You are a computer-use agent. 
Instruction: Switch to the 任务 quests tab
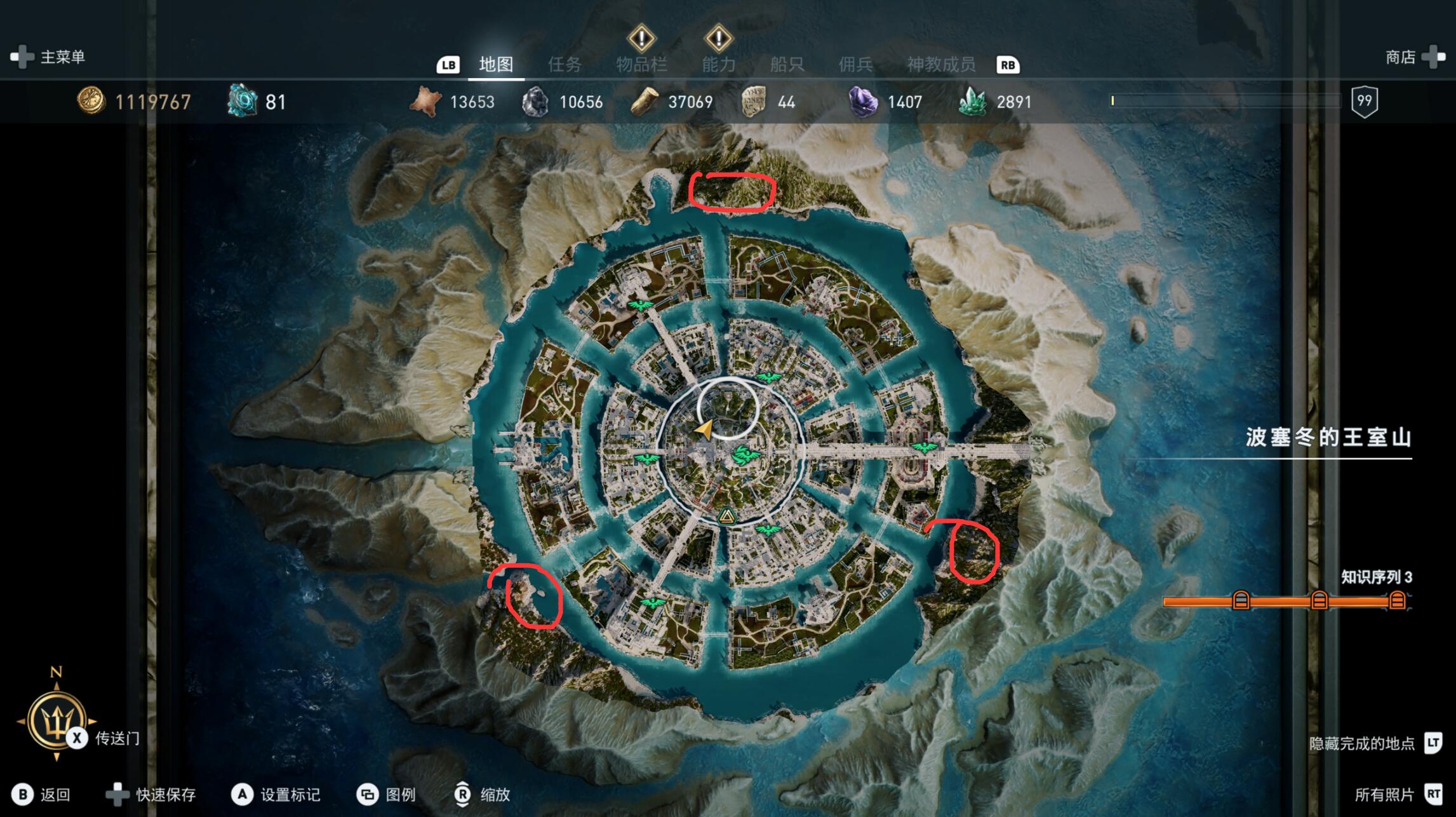(x=564, y=64)
